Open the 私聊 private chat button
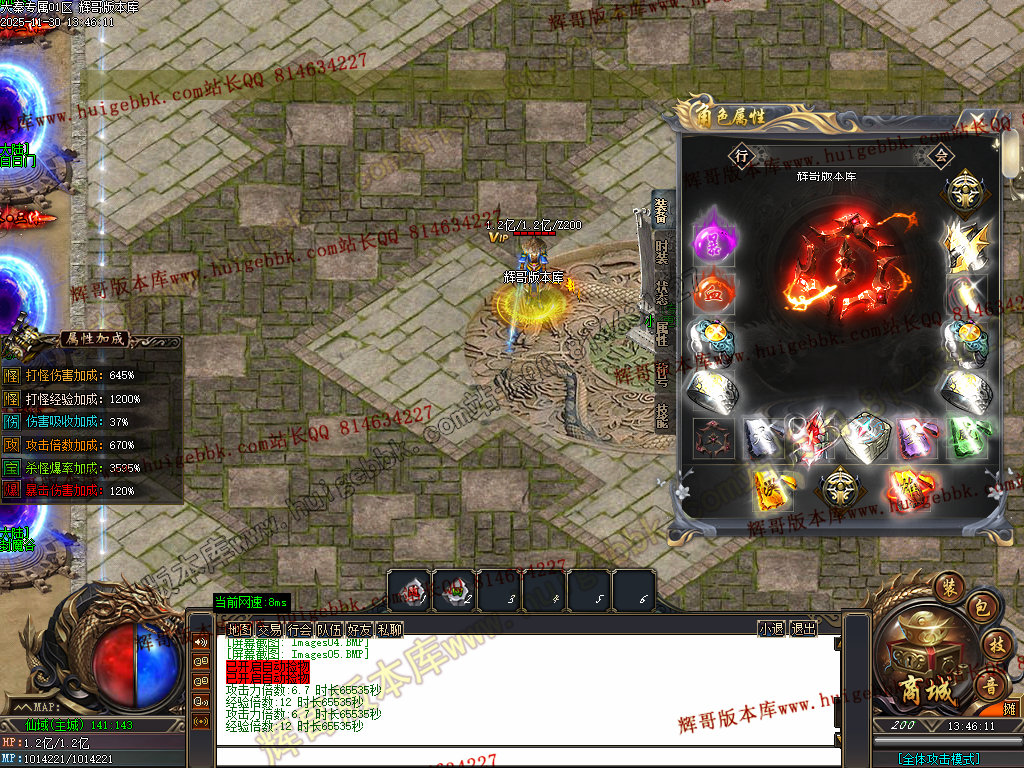 pos(390,629)
